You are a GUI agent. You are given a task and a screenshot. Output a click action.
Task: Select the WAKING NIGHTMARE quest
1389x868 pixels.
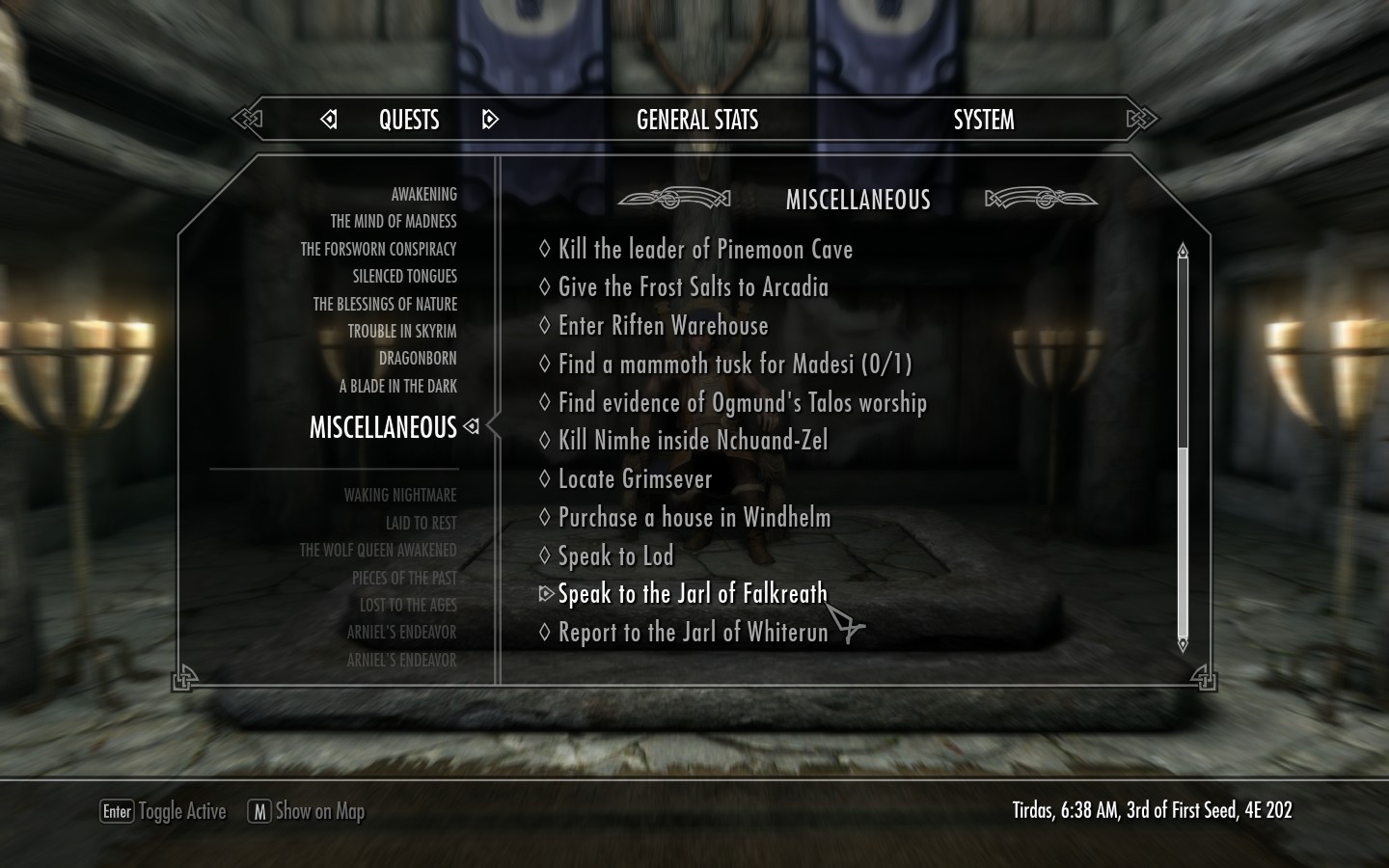click(x=399, y=494)
